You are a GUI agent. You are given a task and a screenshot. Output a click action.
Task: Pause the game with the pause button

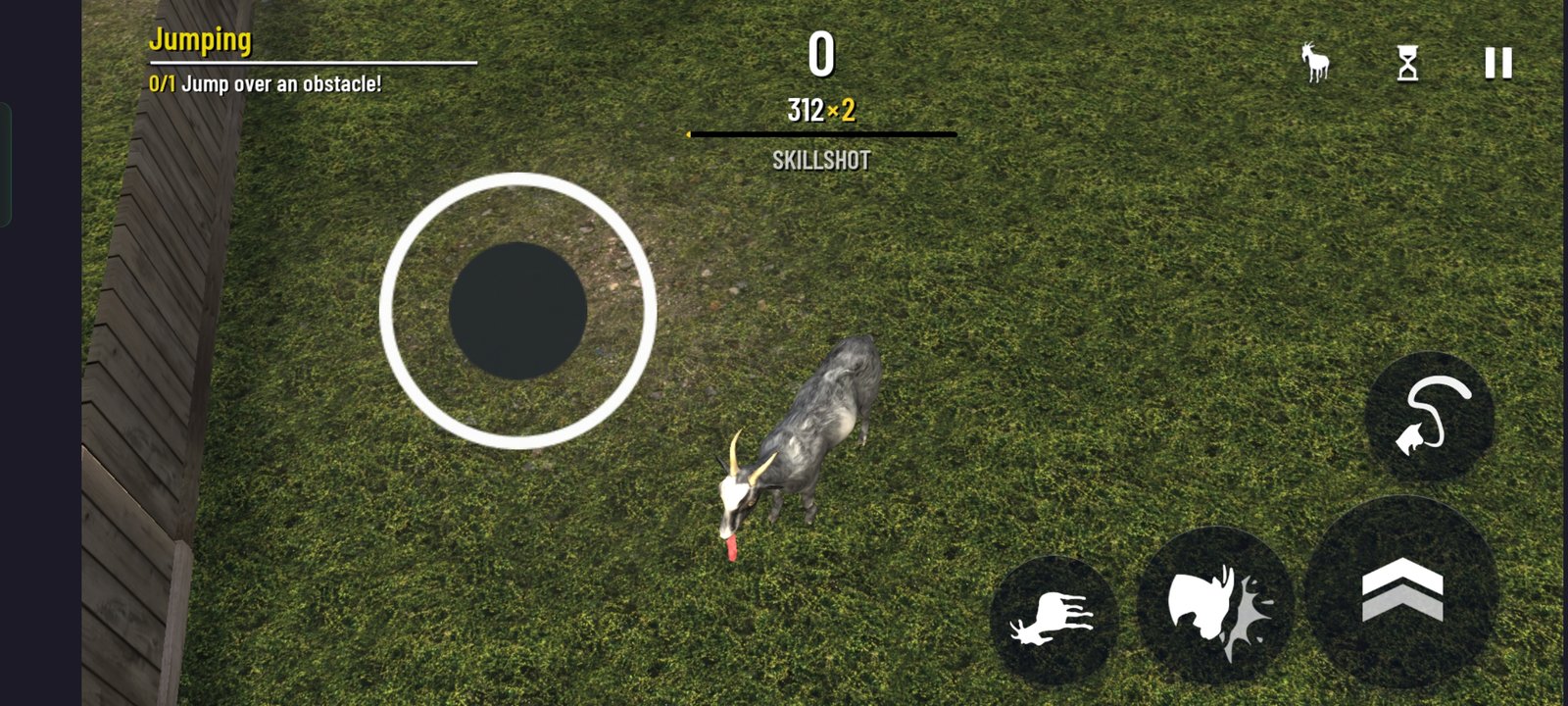(1497, 64)
